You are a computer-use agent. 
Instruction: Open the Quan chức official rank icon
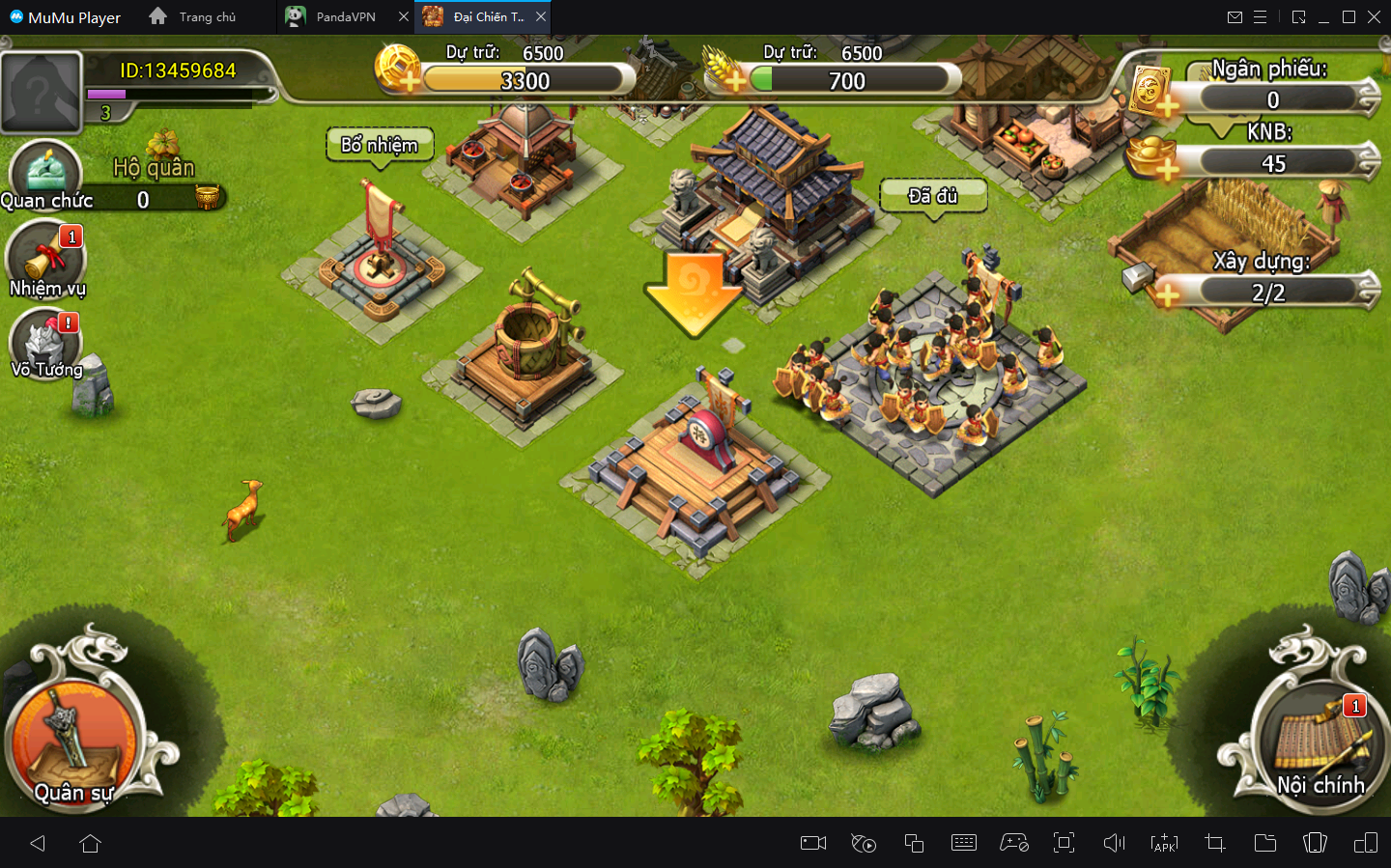(45, 174)
